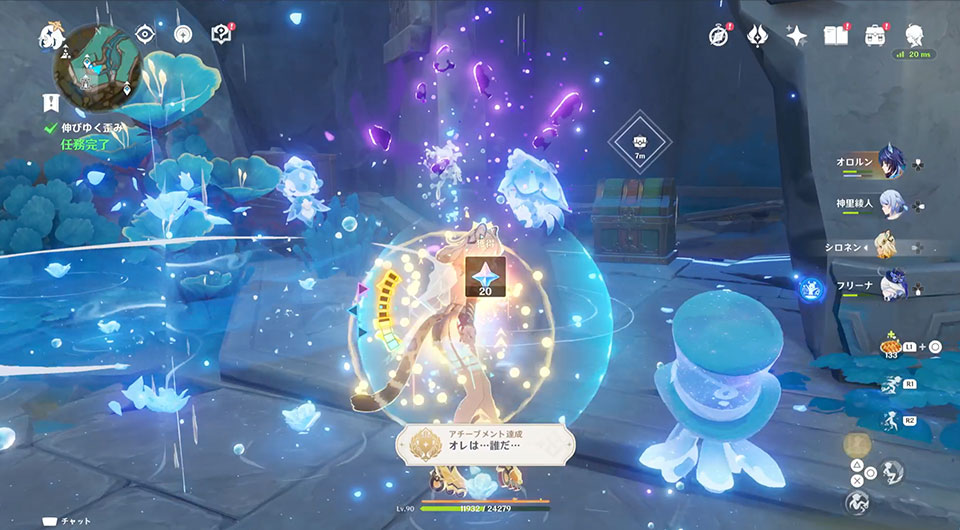Screen dimensions: 960x530
Task: Open the adventurer handbook book icon
Action: tap(835, 35)
